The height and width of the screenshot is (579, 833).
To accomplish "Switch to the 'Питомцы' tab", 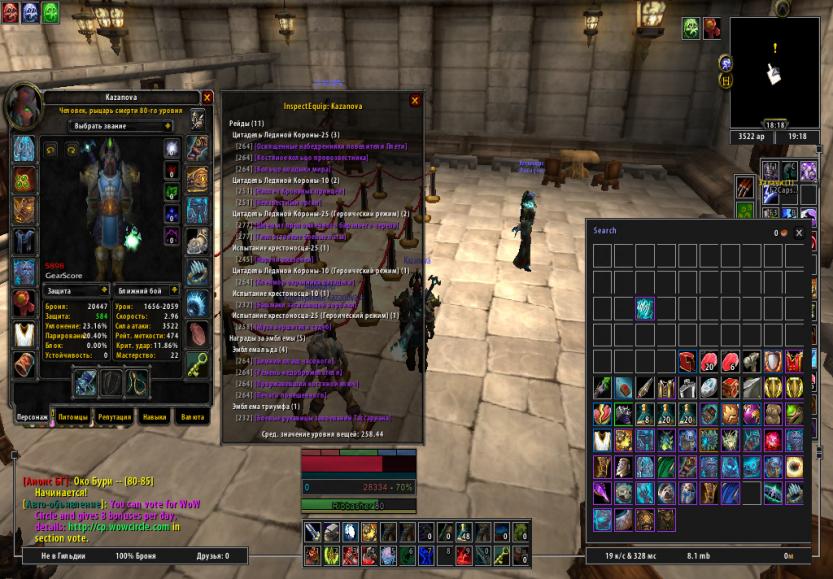I will pyautogui.click(x=73, y=416).
